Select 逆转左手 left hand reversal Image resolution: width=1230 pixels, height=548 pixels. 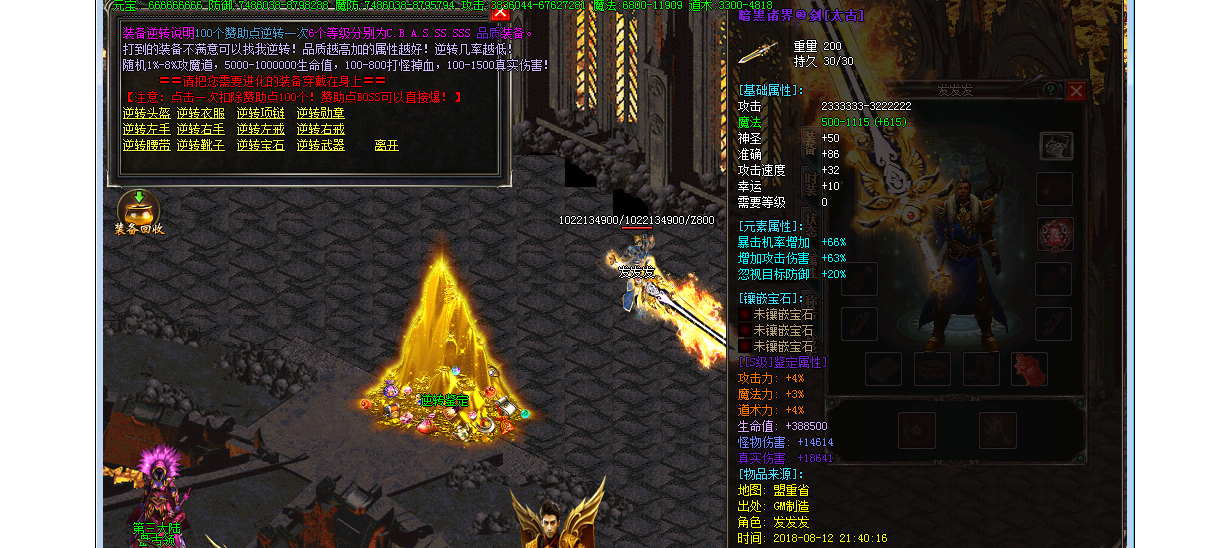pyautogui.click(x=146, y=129)
